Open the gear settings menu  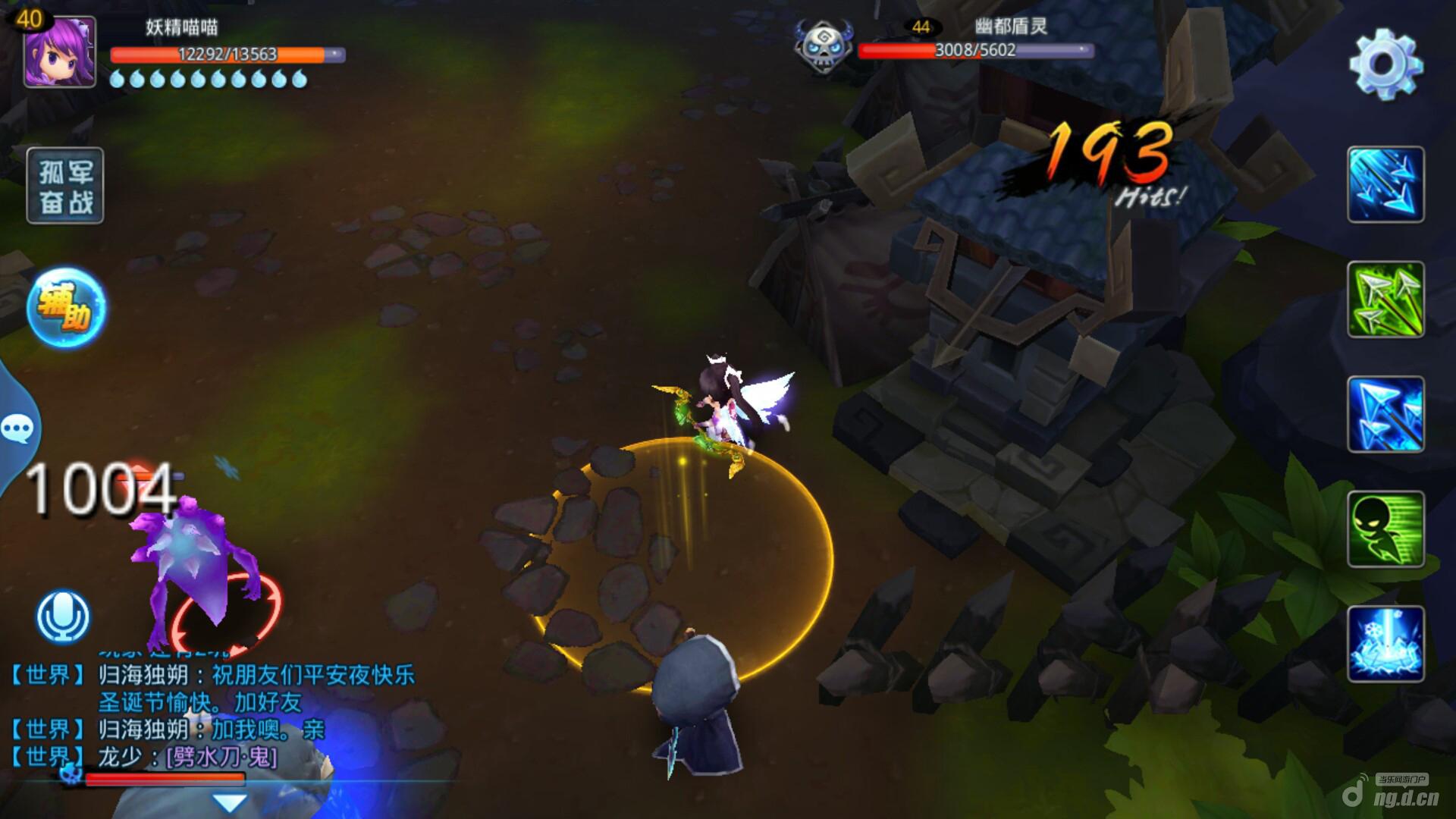pyautogui.click(x=1385, y=64)
